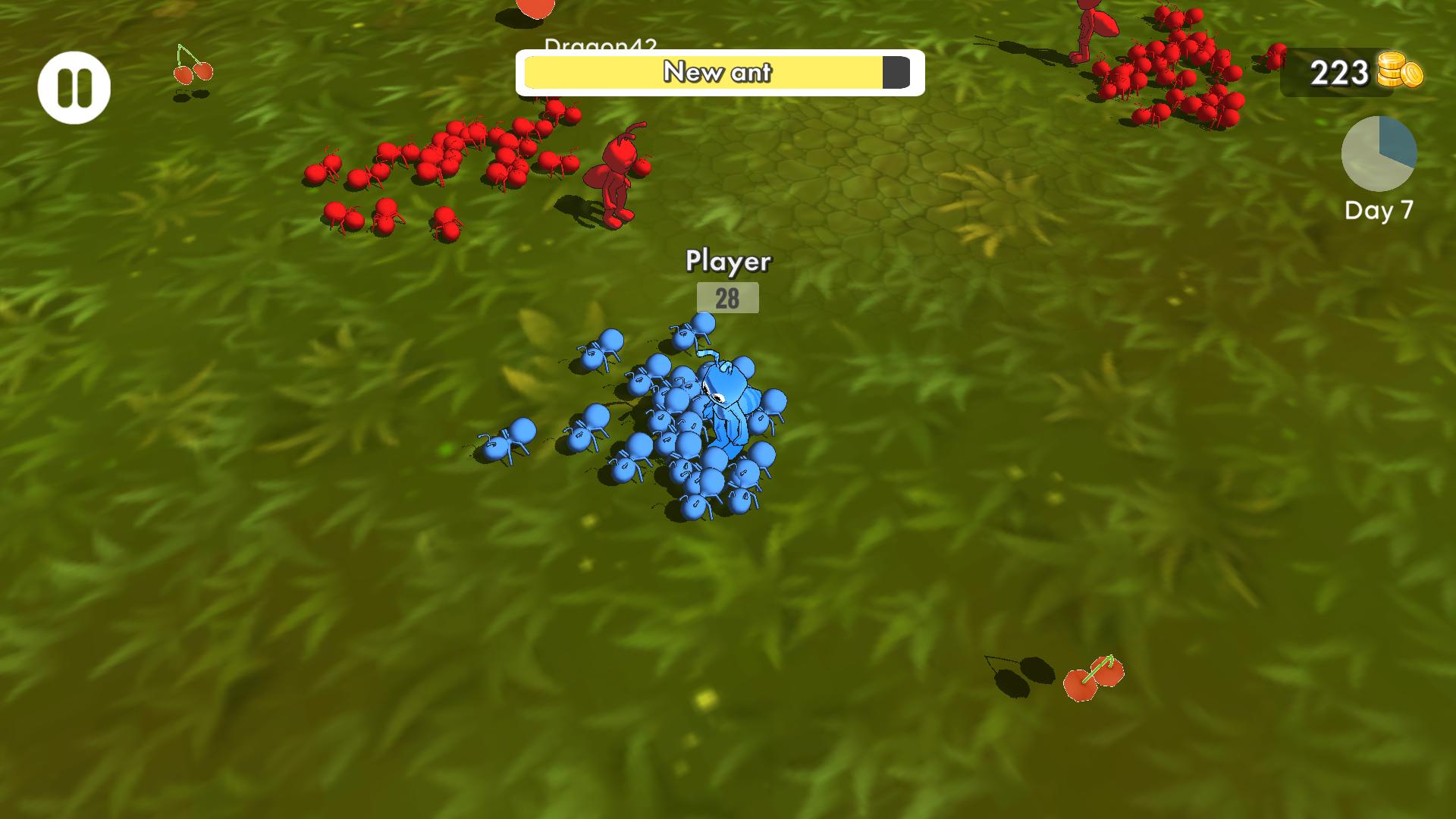Screen dimensions: 1456x819
Task: Tap the dark segment at the New ant bar's end
Action: (x=895, y=71)
